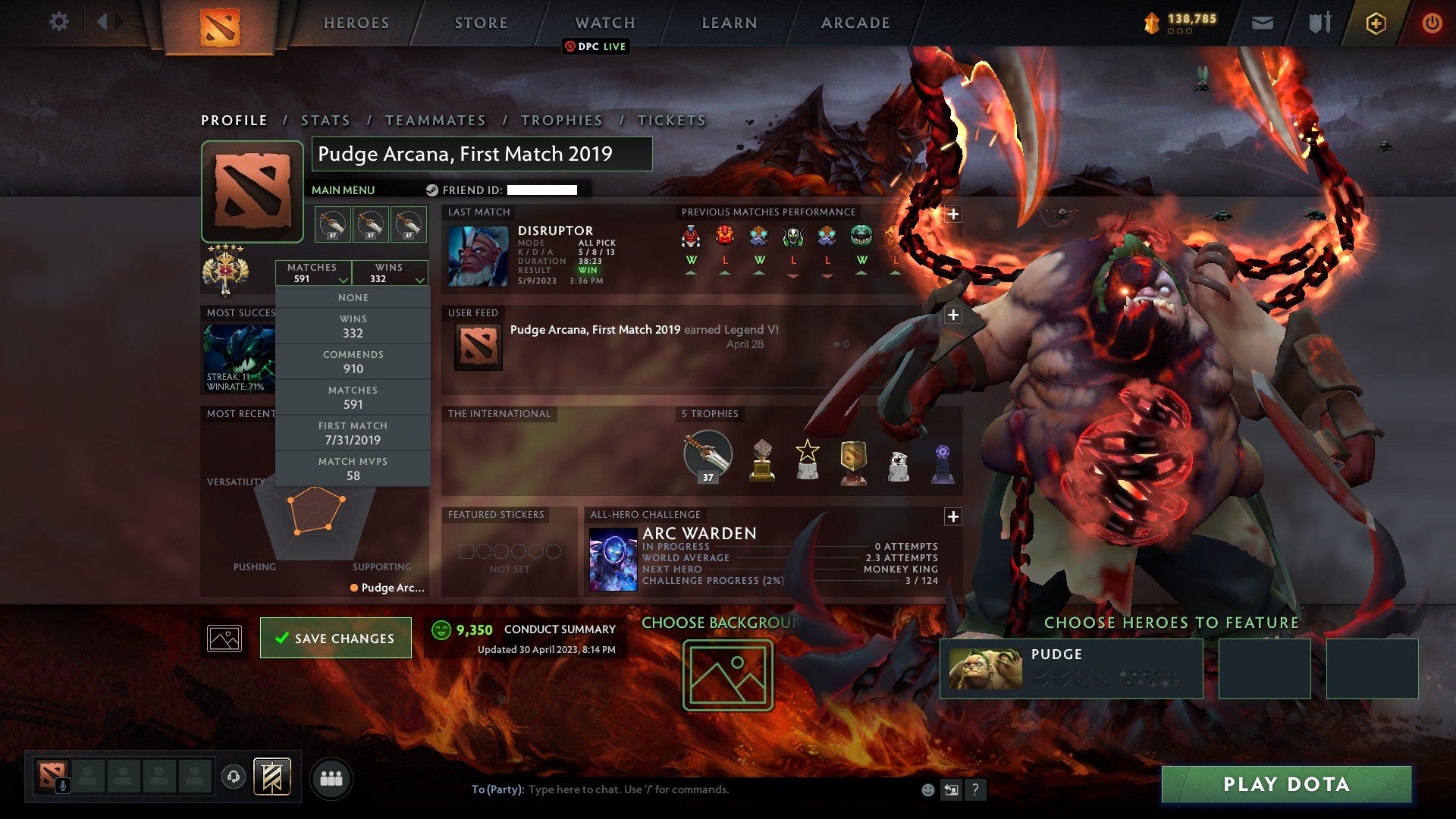The width and height of the screenshot is (1456, 819).
Task: Expand the User Feed panel with plus
Action: (x=952, y=315)
